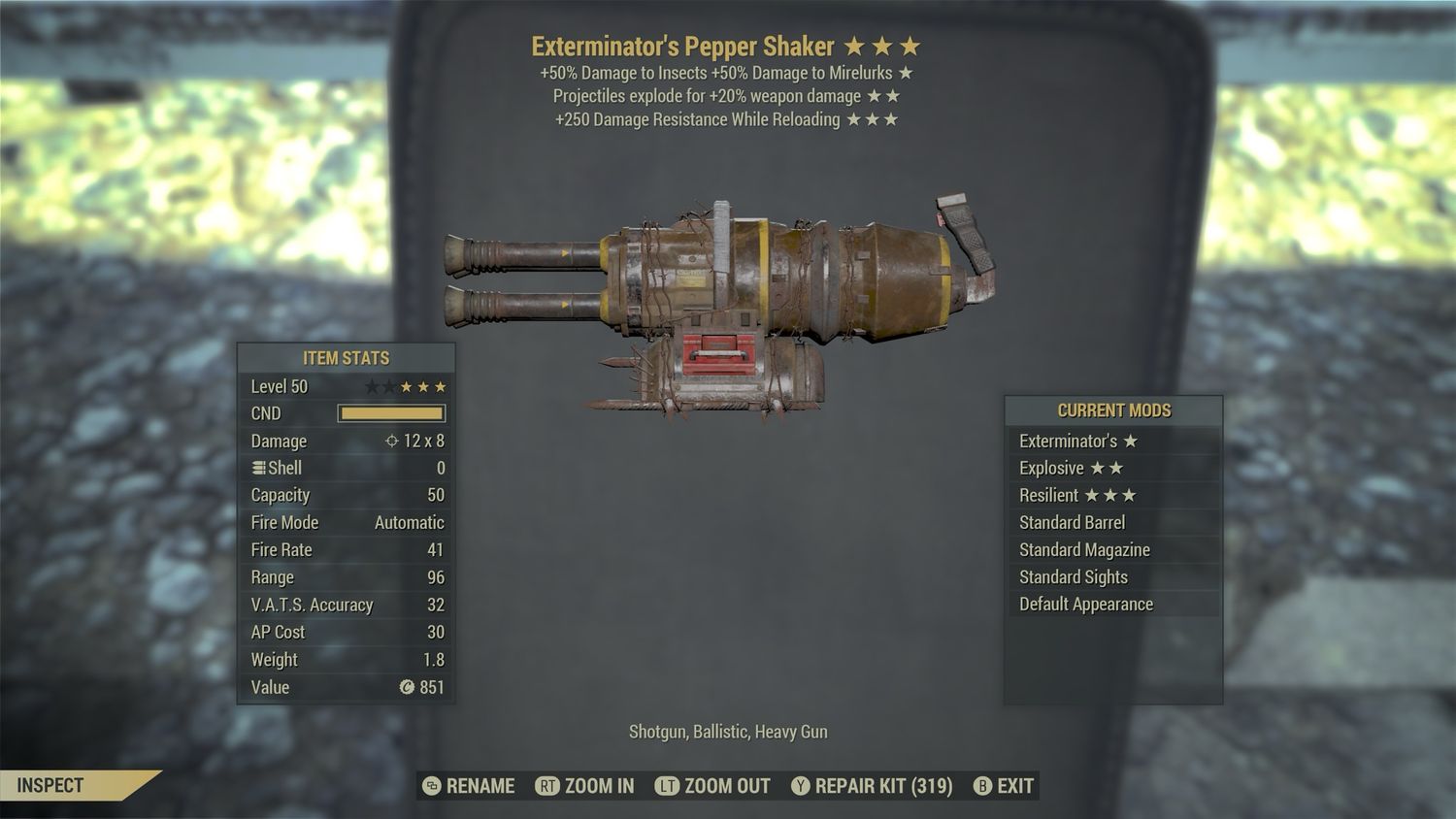Highlight the Resilient mod entry

tap(1112, 495)
